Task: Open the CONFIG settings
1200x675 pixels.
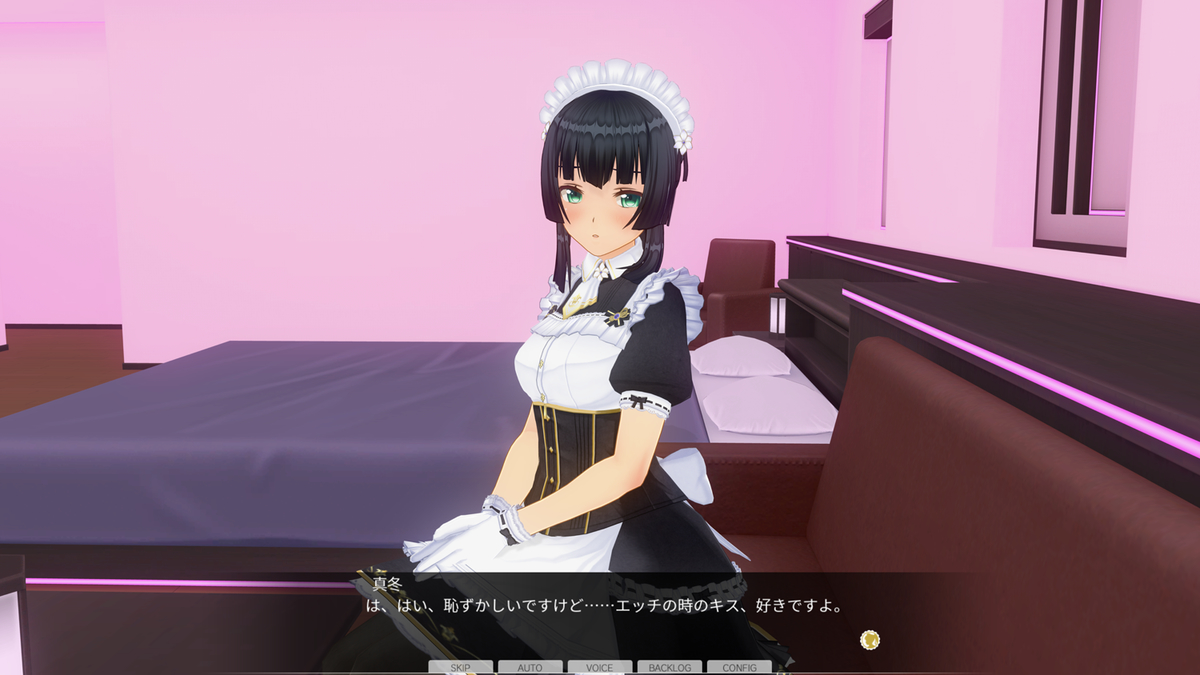Action: click(x=739, y=667)
